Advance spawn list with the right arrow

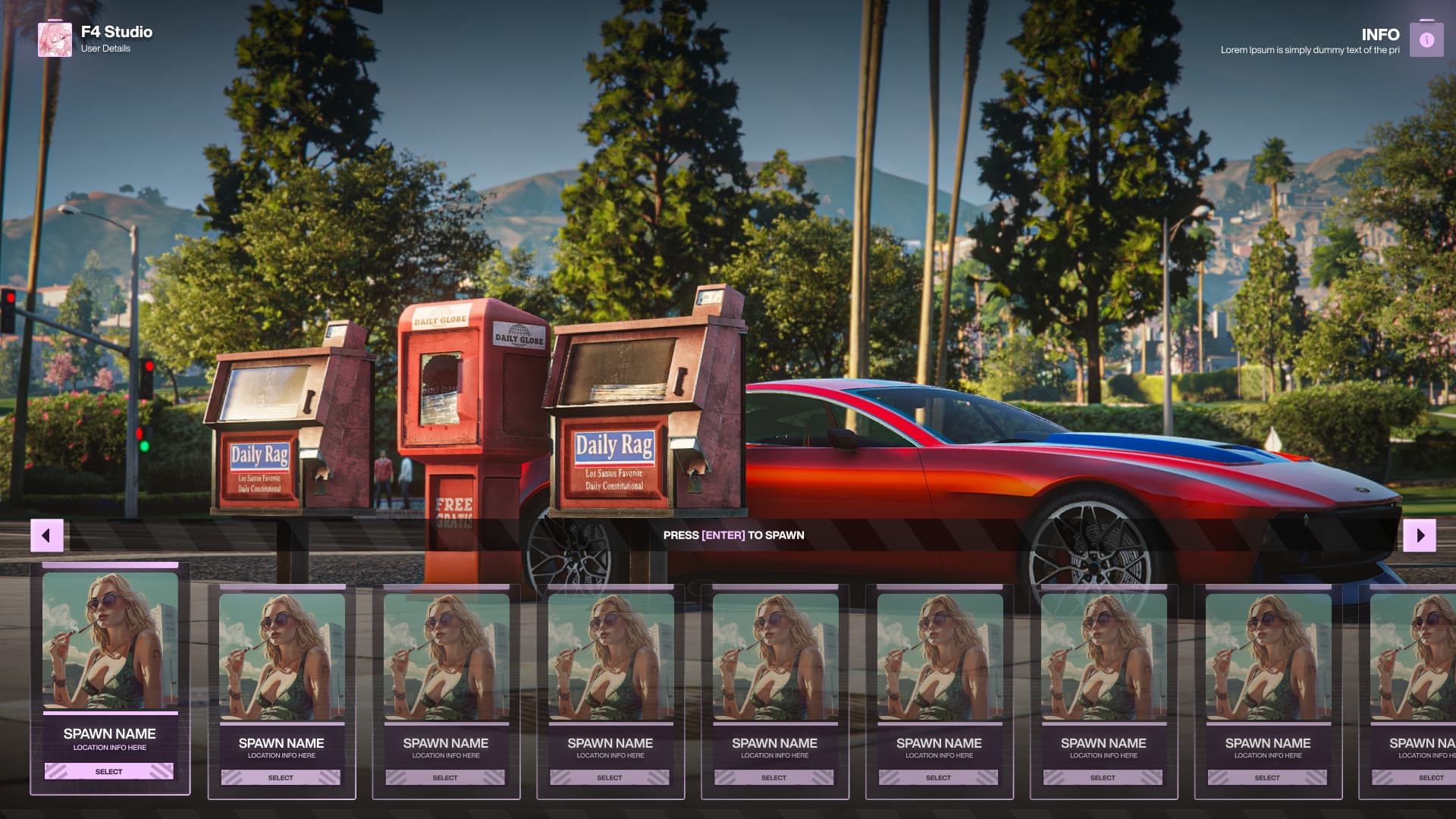(x=1420, y=535)
